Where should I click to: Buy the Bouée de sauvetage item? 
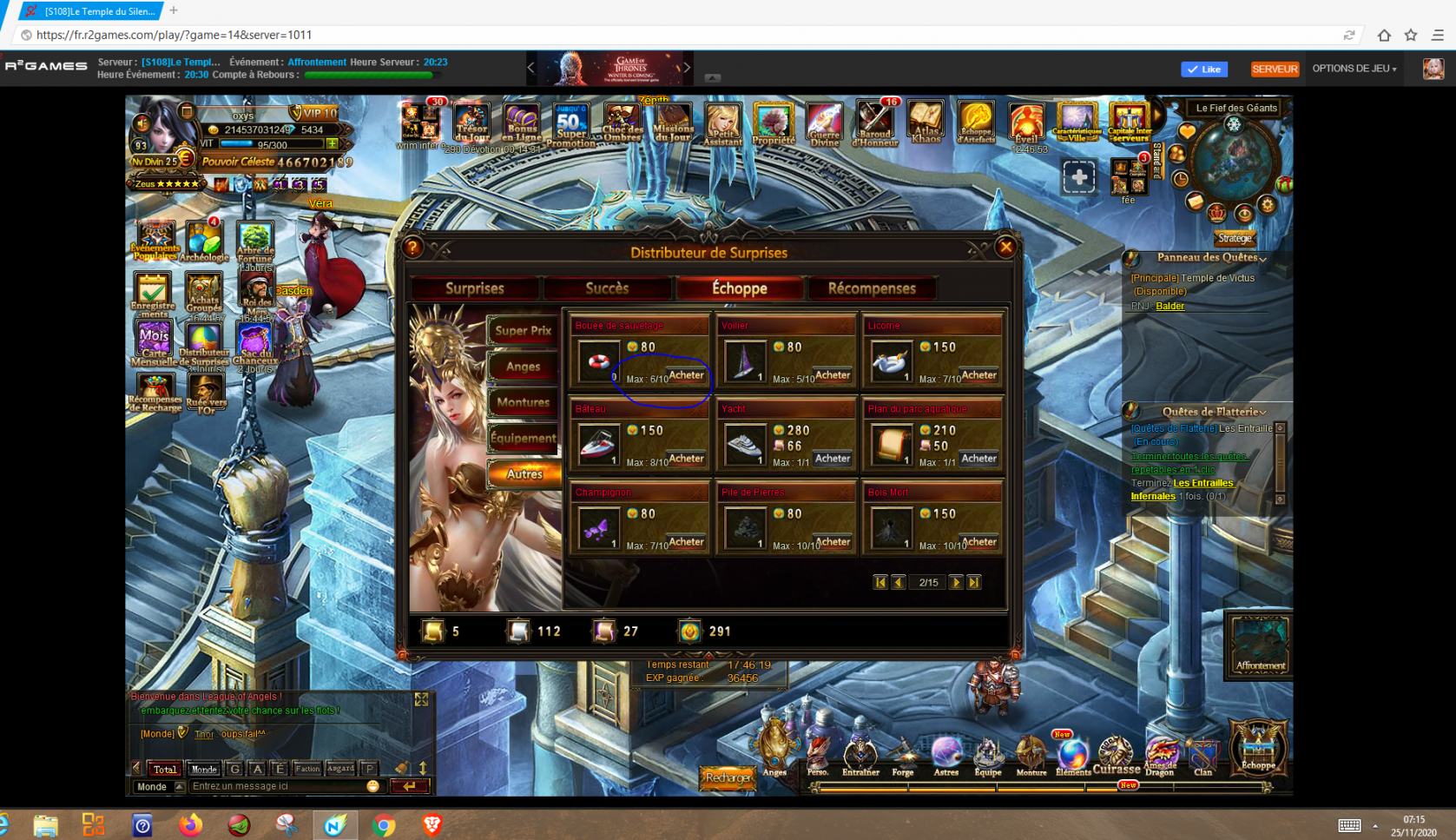pos(686,375)
